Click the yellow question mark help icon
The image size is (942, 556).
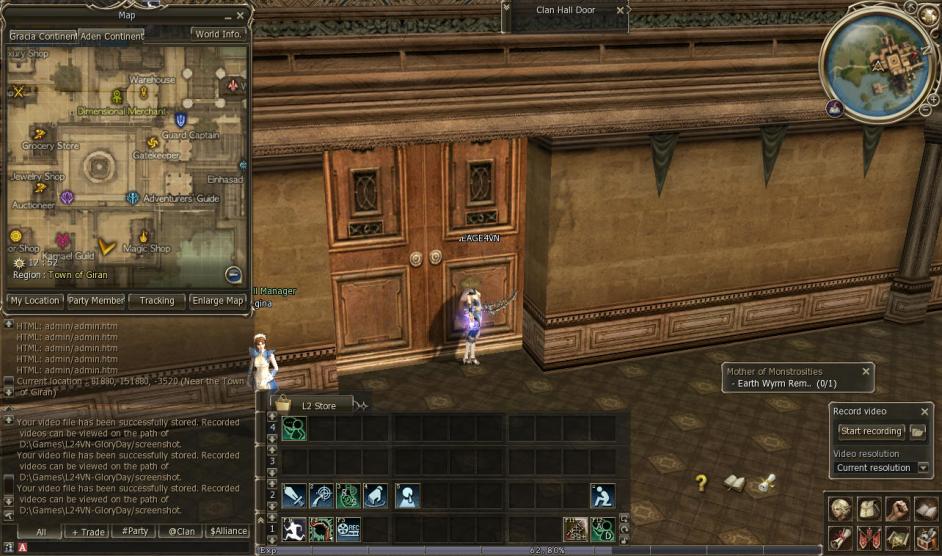702,483
